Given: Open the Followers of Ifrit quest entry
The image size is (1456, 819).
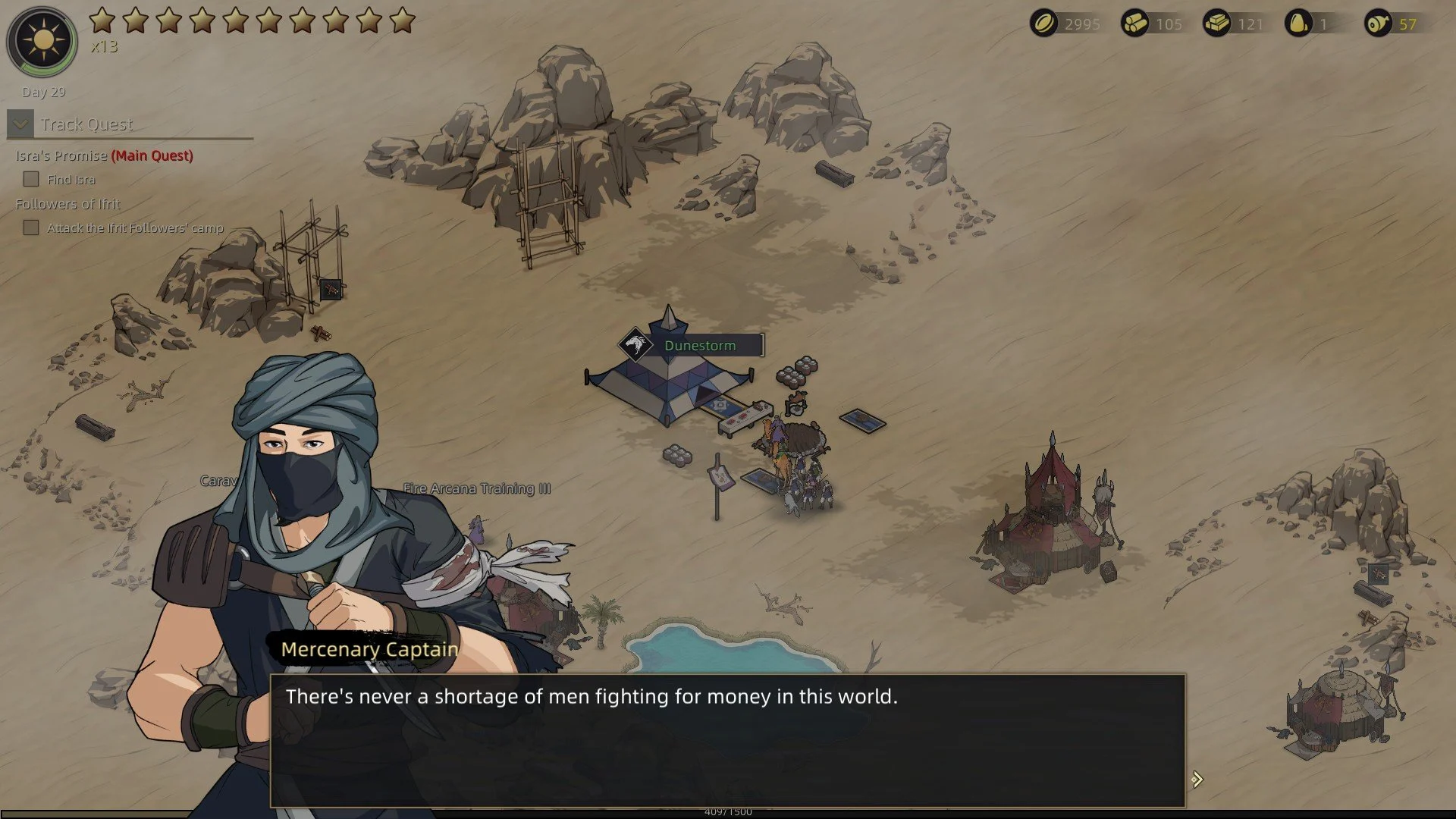Looking at the screenshot, I should coord(67,204).
